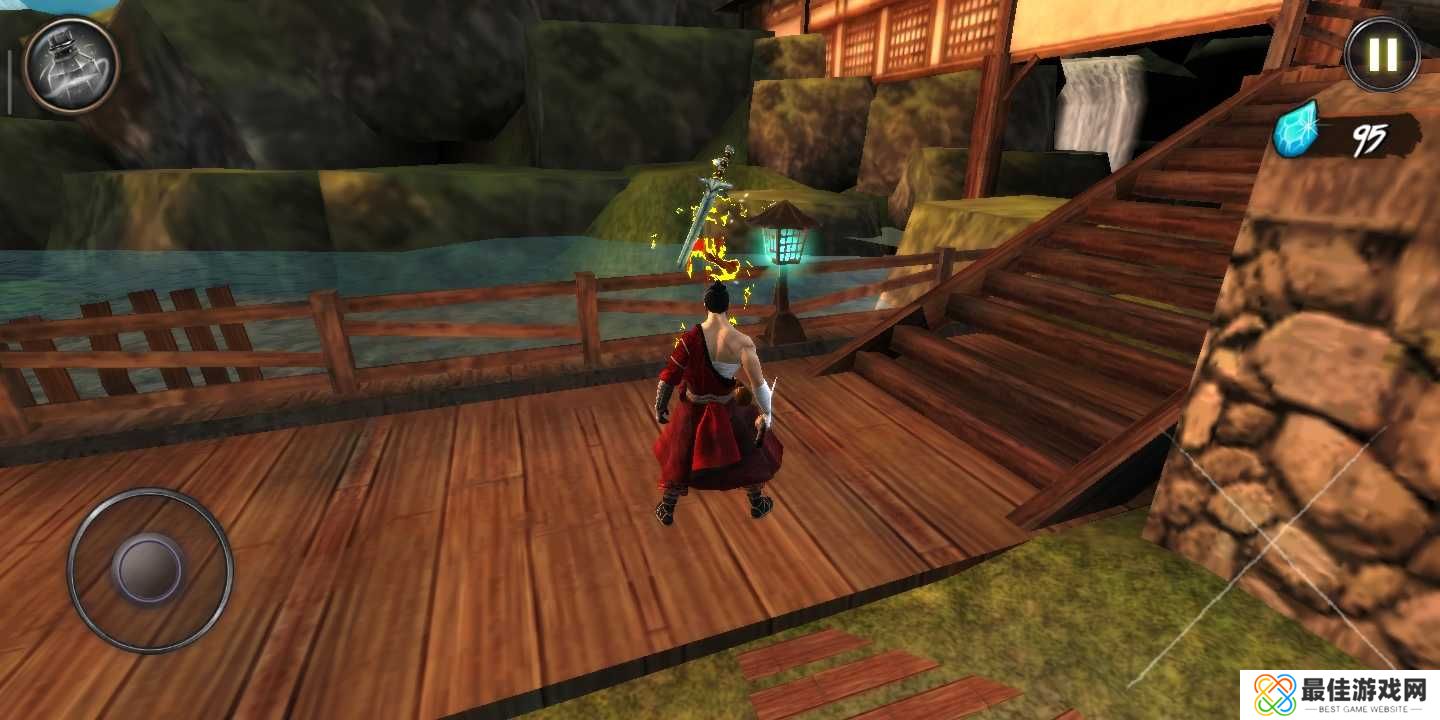Tap the virtual joystick knob
Image resolution: width=1440 pixels, height=720 pixels.
148,570
